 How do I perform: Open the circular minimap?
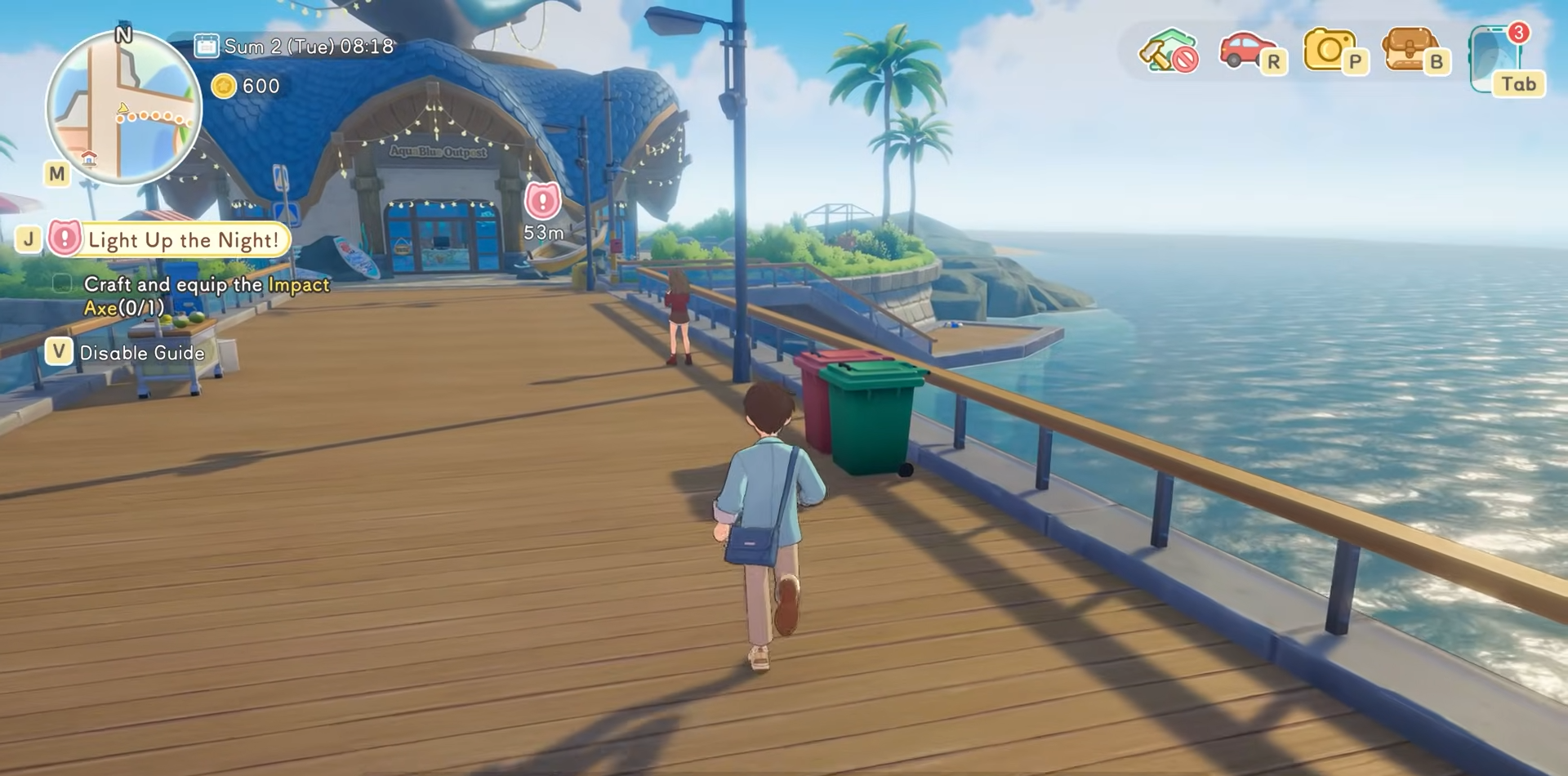(124, 107)
